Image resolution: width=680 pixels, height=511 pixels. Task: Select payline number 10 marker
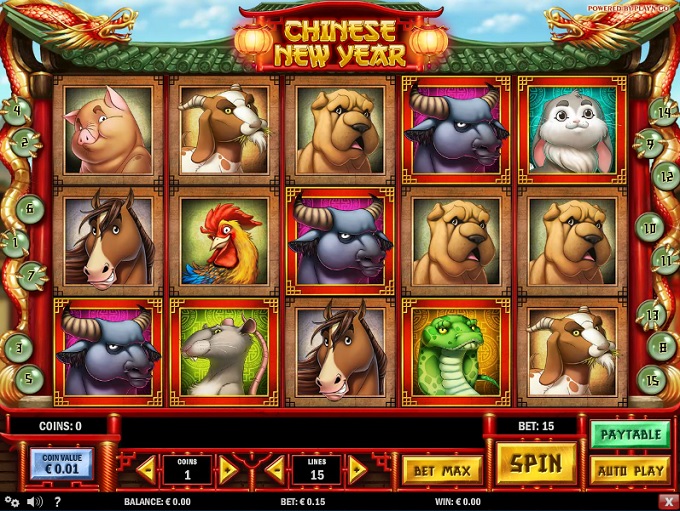pyautogui.click(x=650, y=228)
